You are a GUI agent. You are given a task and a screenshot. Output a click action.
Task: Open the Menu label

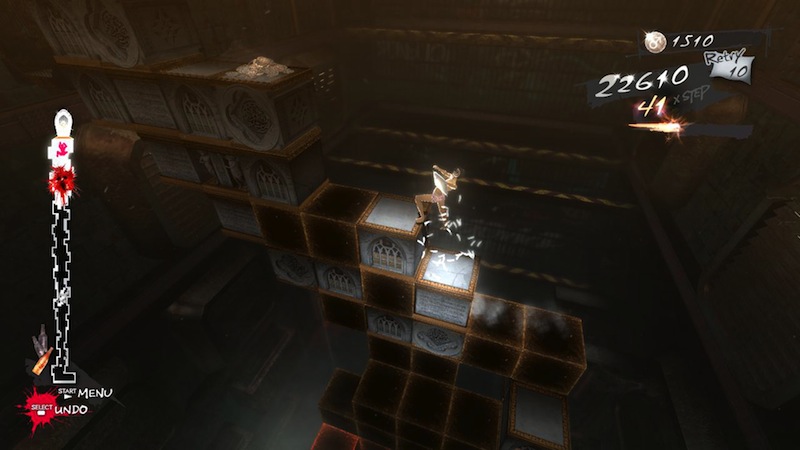click(x=95, y=392)
